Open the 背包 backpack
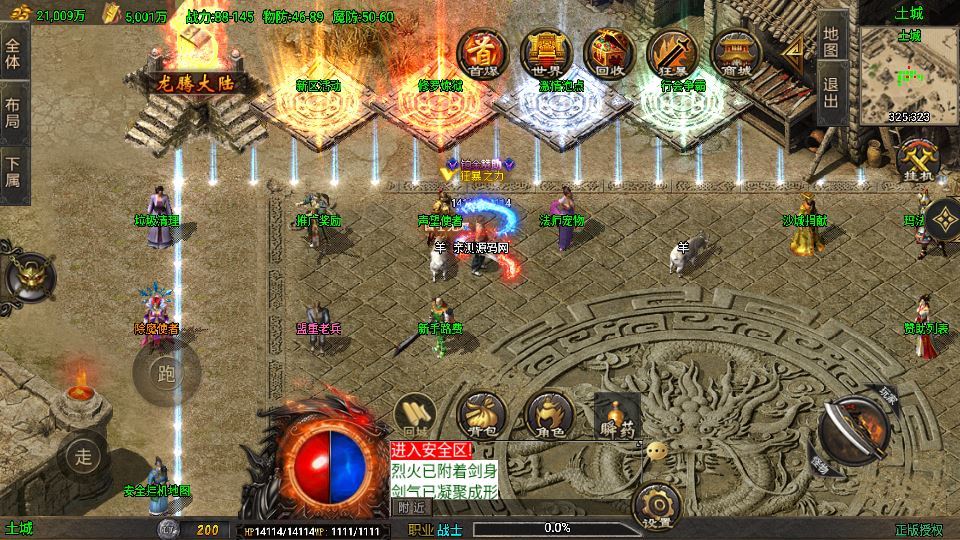 coord(480,413)
